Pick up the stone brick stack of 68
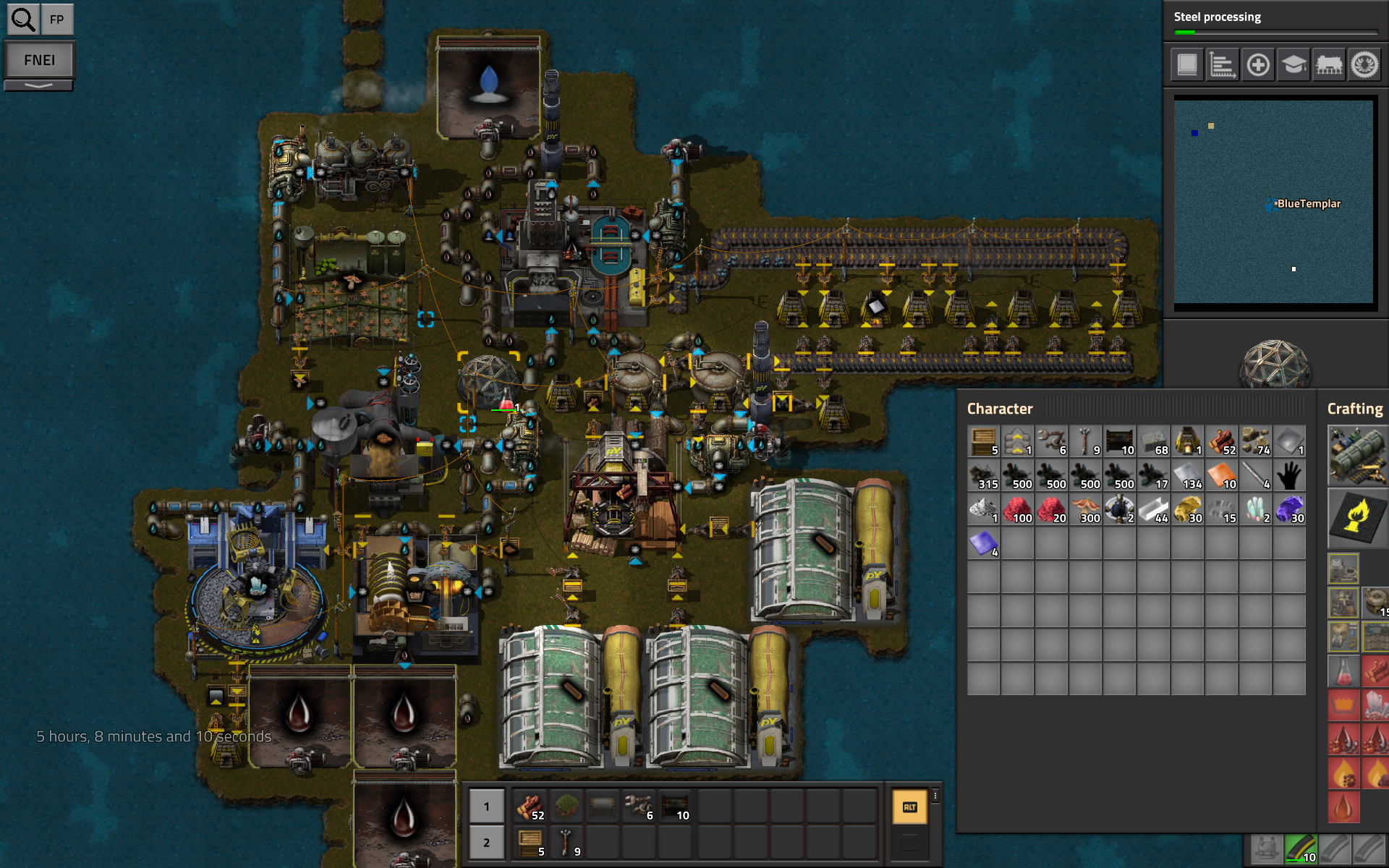 coord(1153,441)
